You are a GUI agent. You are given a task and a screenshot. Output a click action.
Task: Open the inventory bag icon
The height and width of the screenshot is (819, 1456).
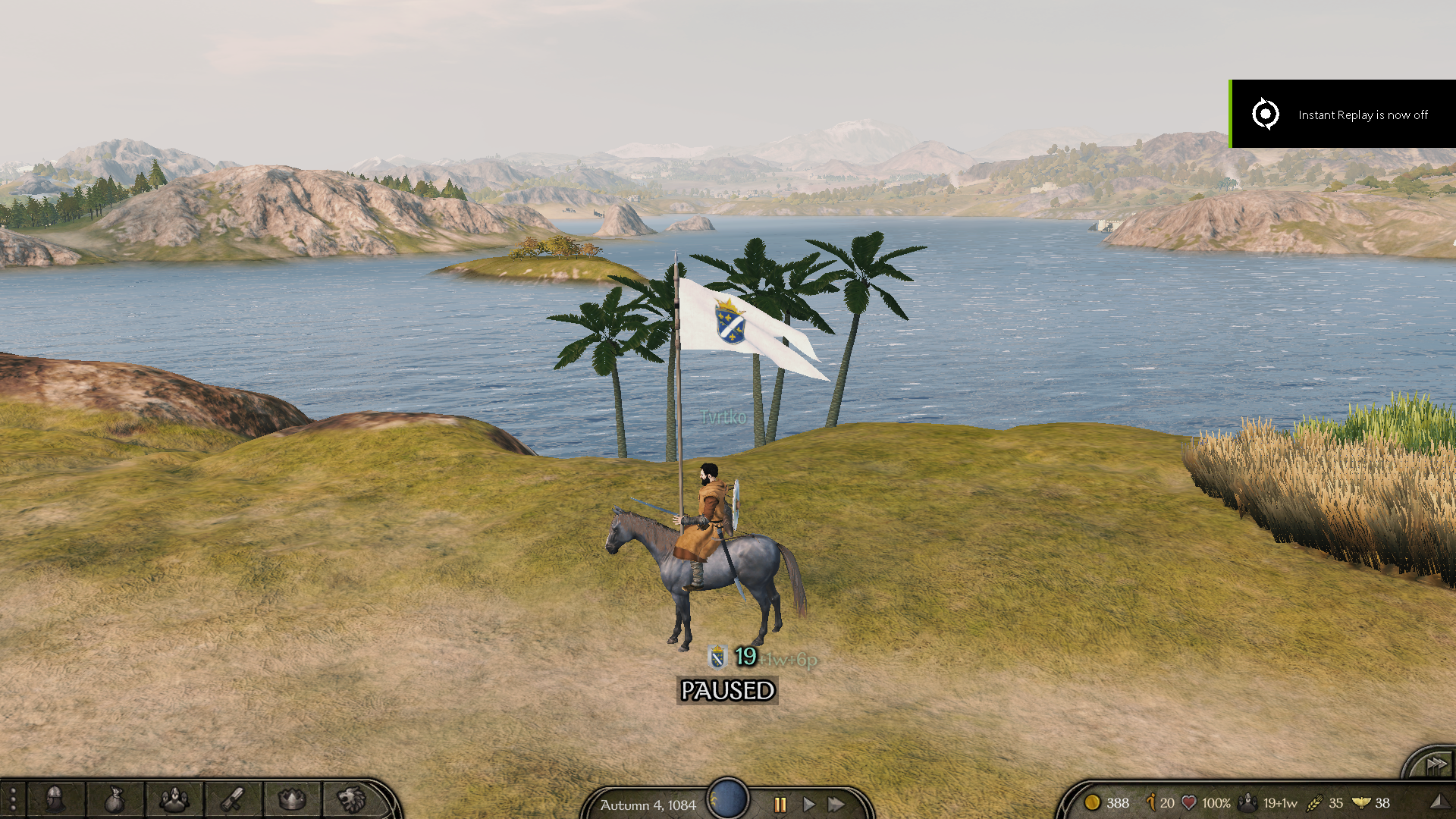point(114,799)
